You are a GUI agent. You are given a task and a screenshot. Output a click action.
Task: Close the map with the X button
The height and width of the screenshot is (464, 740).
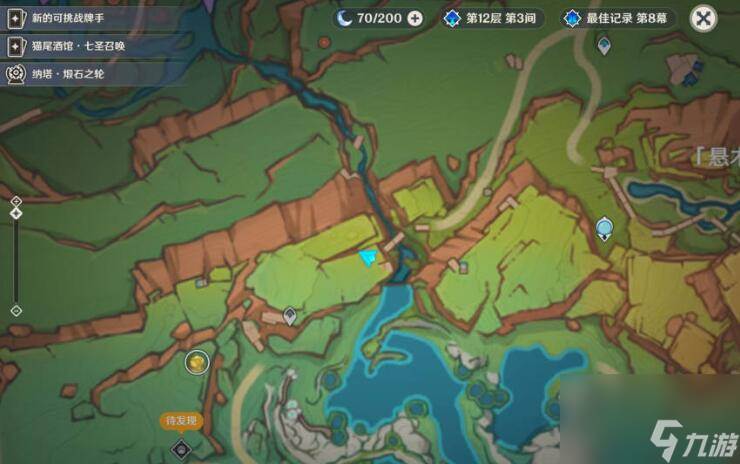click(704, 18)
